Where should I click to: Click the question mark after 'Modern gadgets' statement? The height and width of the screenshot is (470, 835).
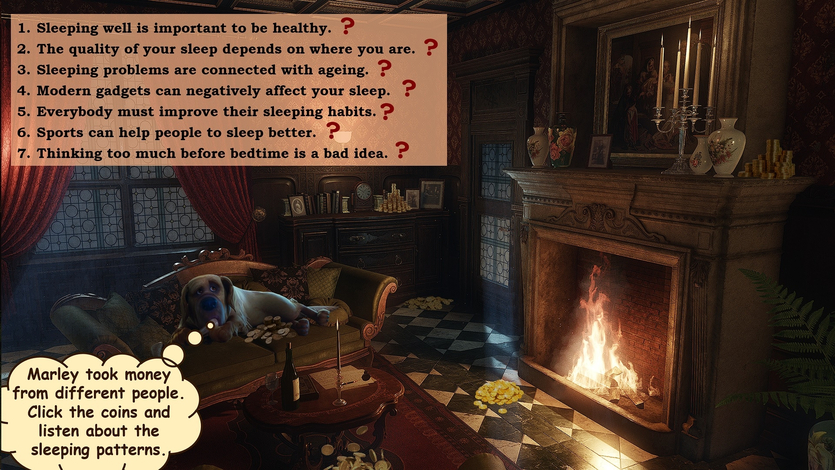pyautogui.click(x=408, y=89)
